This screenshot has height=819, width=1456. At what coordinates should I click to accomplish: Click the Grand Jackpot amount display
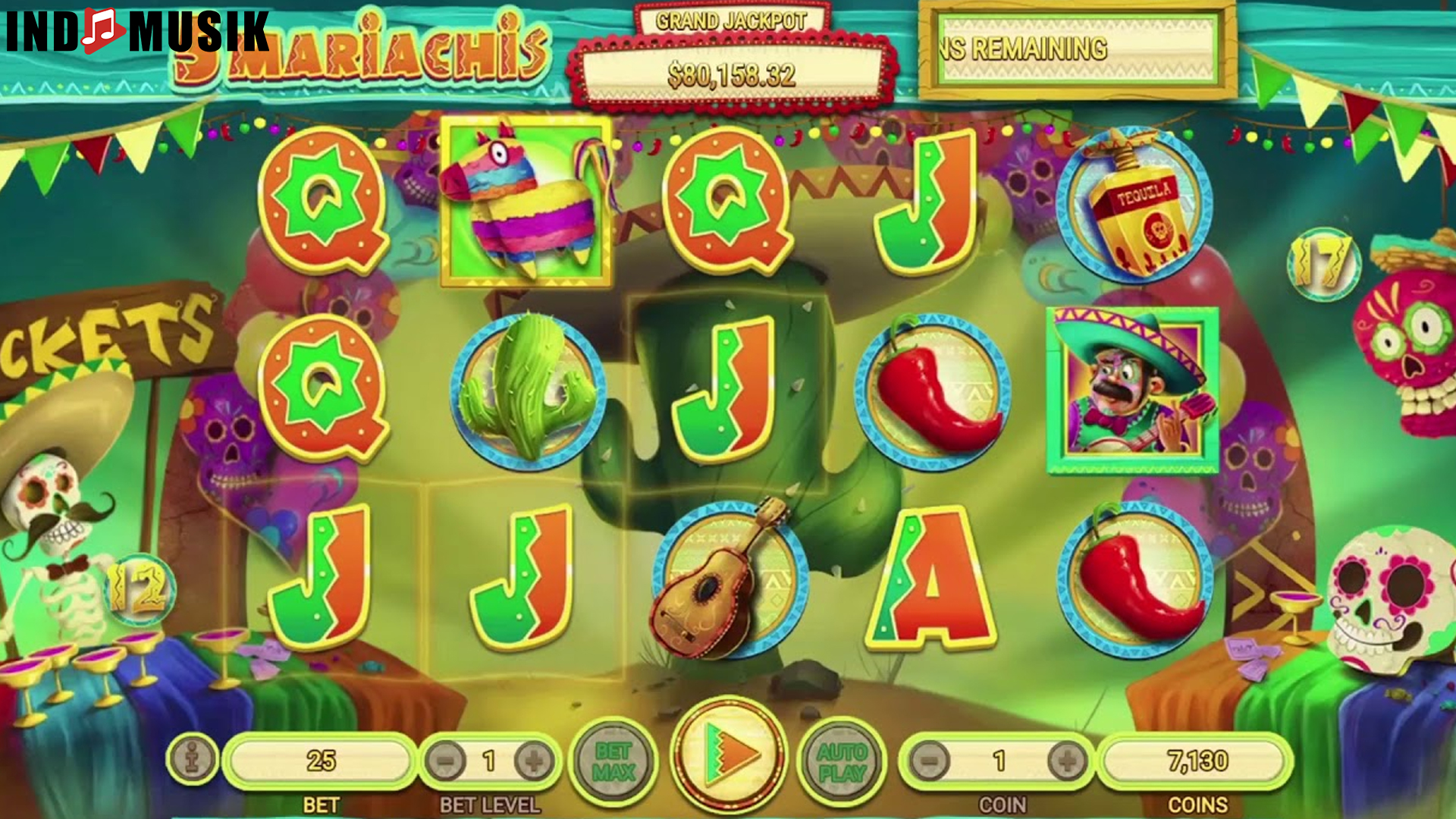pyautogui.click(x=730, y=74)
